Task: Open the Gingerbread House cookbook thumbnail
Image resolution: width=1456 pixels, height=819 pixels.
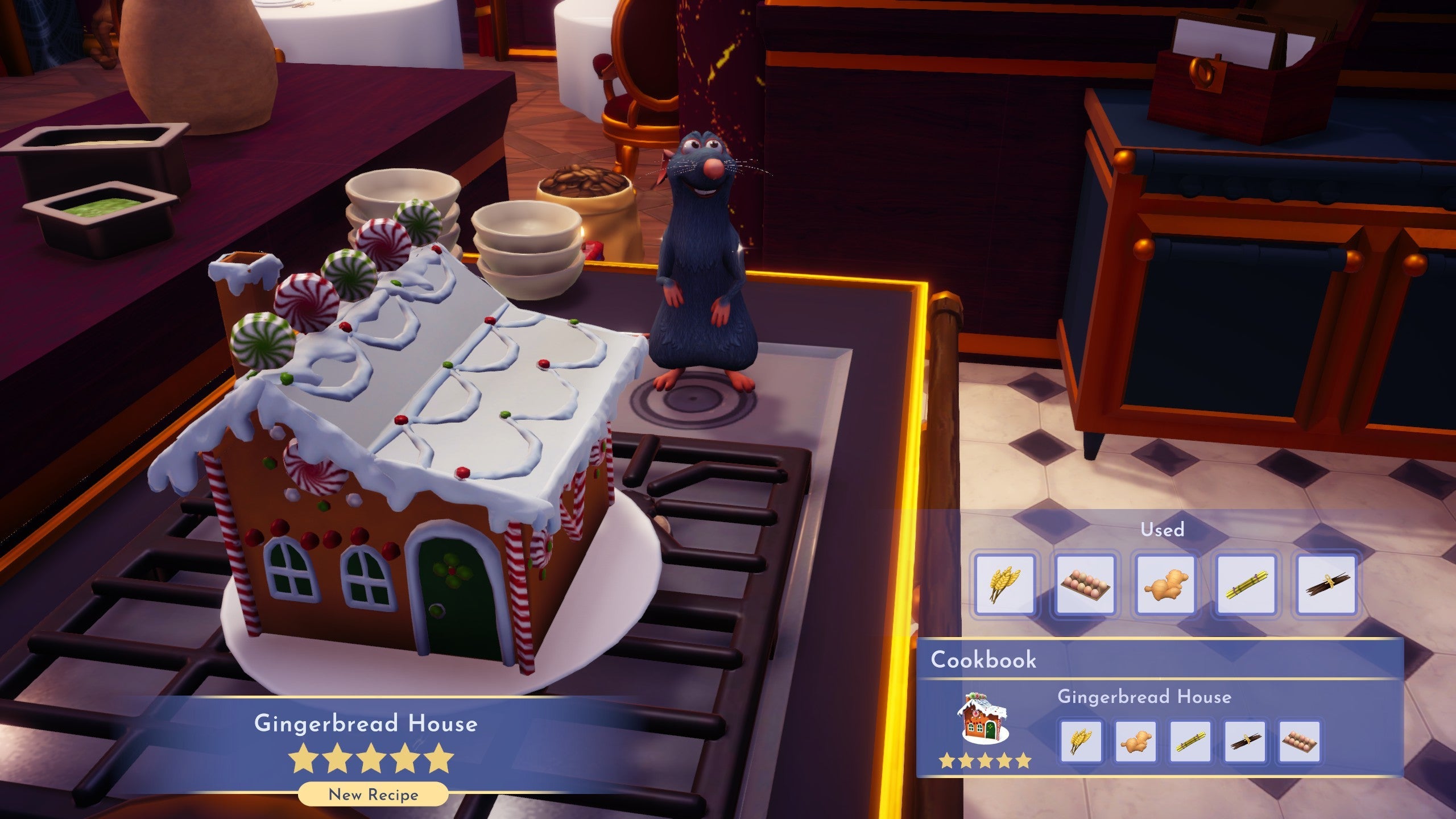Action: coord(983,718)
